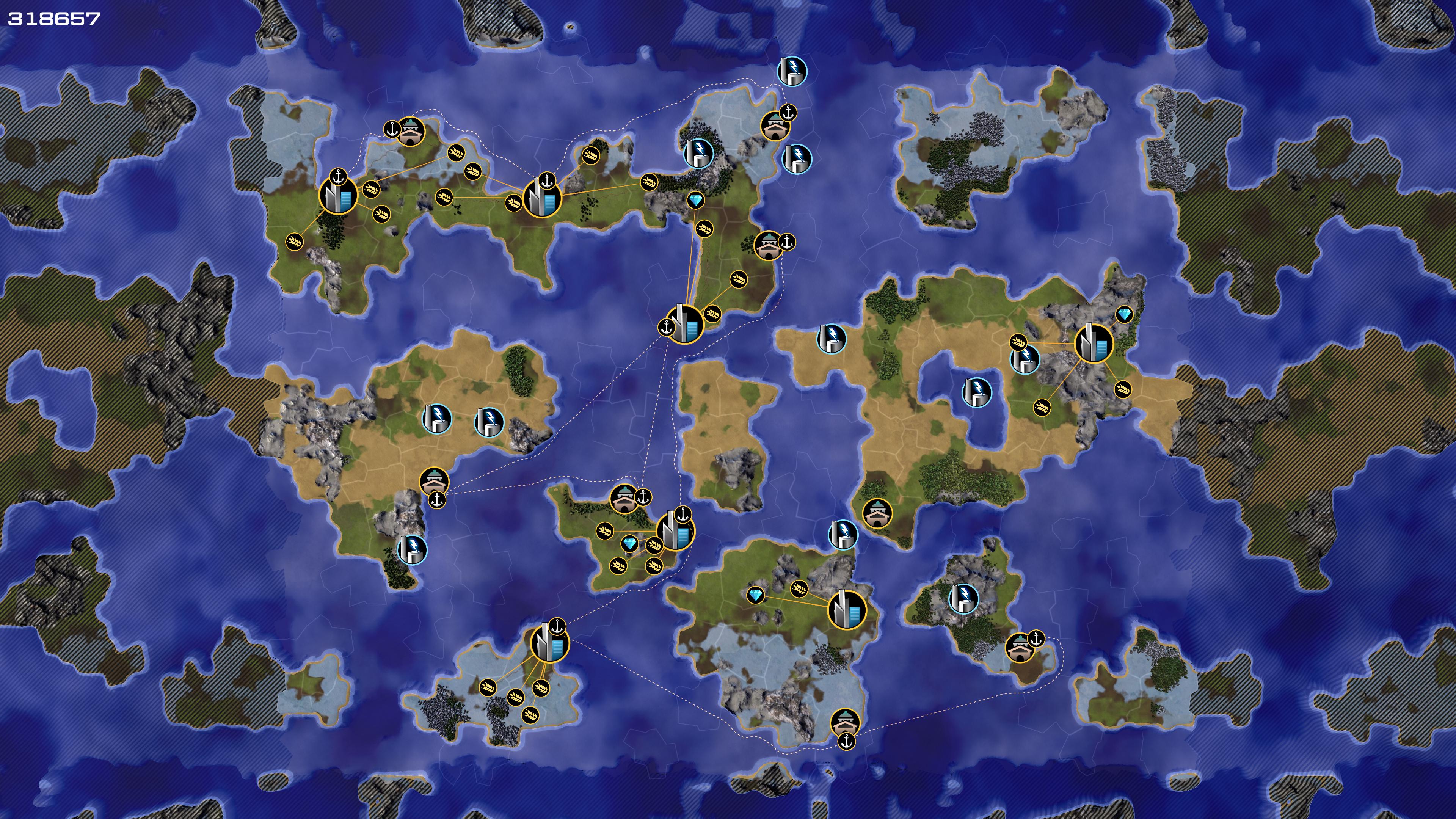Click the lightning power marker inside the enclosed lake
Image resolution: width=1456 pixels, height=819 pixels.
click(976, 392)
